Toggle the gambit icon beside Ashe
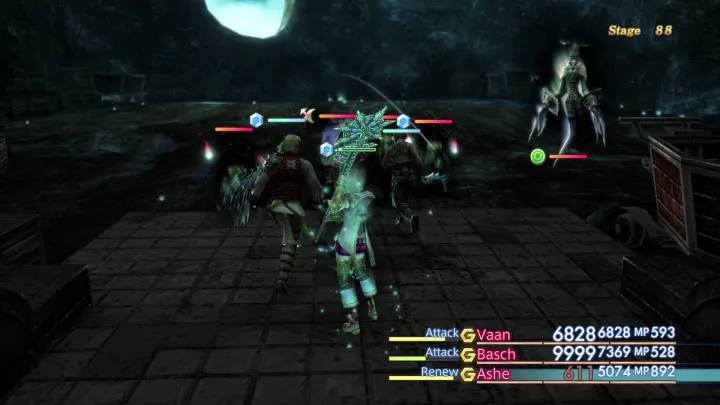This screenshot has height=405, width=720. (467, 374)
